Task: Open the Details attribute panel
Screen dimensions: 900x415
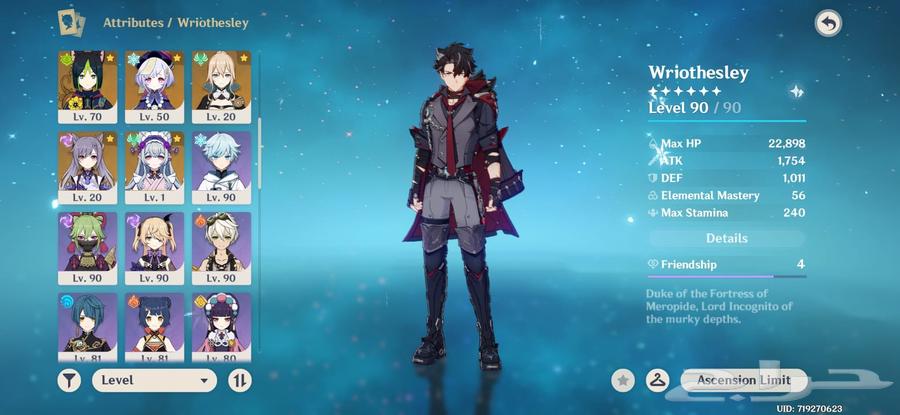Action: [726, 238]
